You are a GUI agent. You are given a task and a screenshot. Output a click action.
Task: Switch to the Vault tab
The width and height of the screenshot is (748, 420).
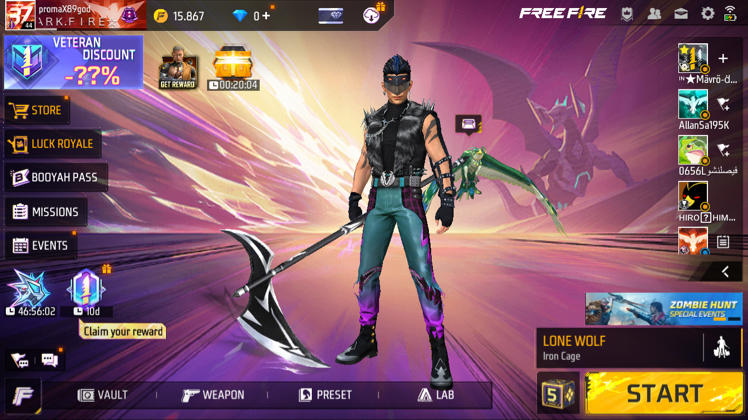[103, 395]
